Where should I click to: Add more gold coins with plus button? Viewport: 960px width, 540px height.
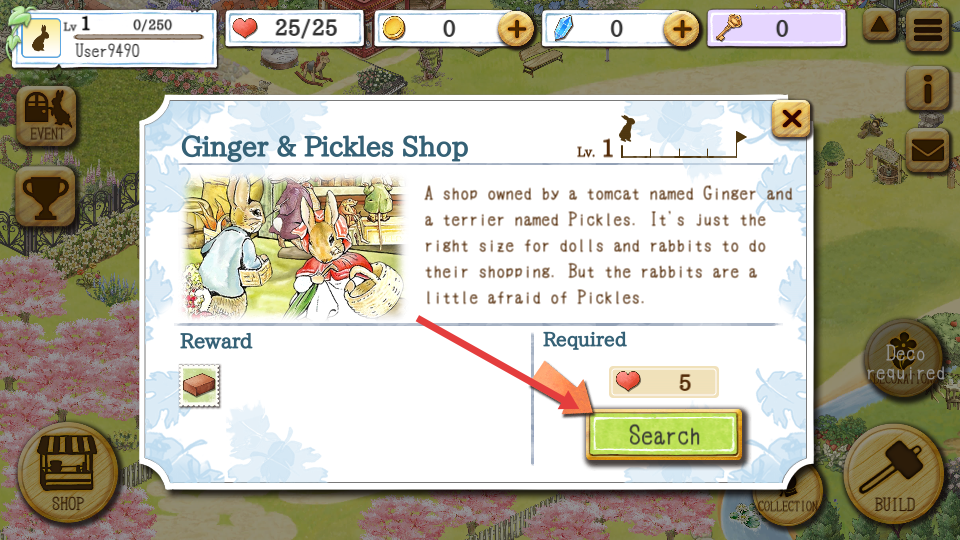516,29
